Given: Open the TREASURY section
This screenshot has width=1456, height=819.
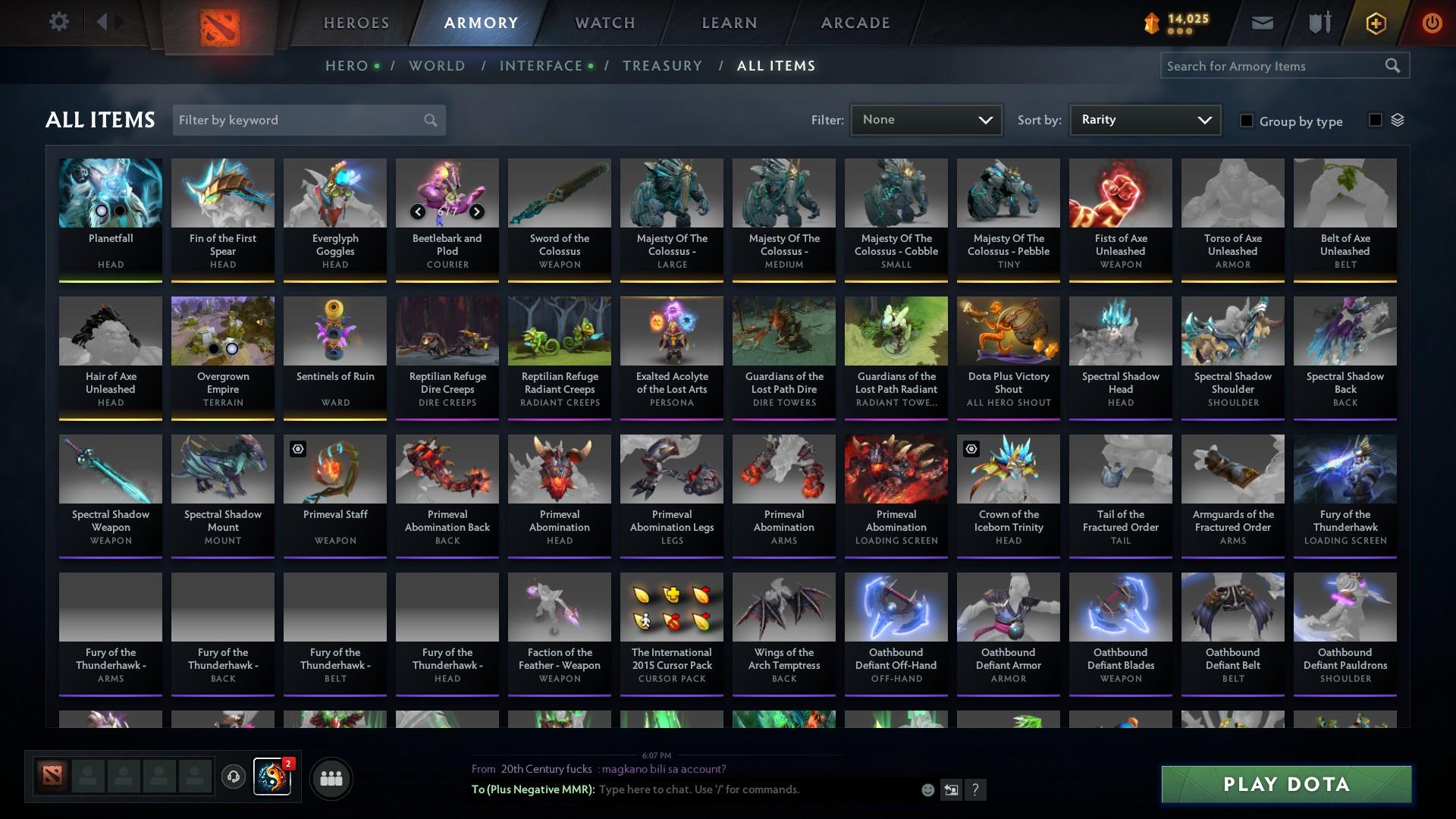Looking at the screenshot, I should click(x=662, y=66).
